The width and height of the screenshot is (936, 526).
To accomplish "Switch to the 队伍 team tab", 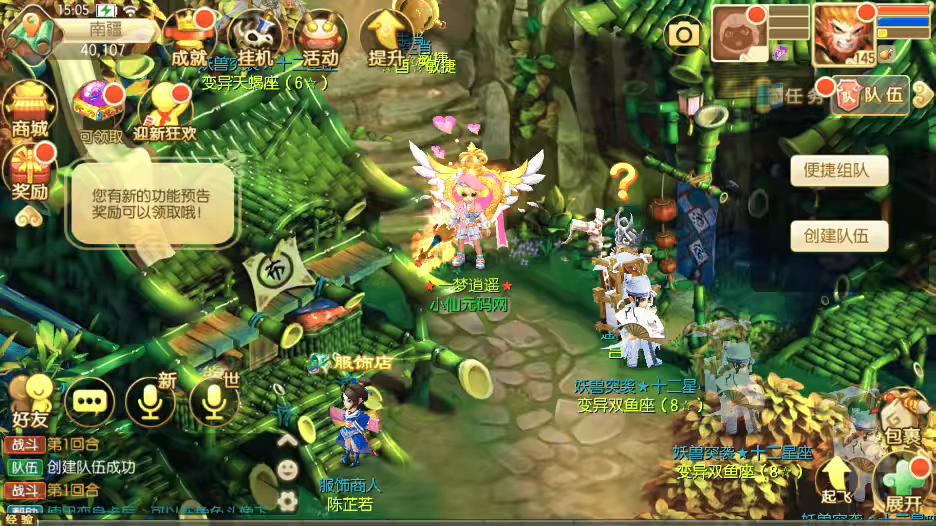I will tap(872, 95).
